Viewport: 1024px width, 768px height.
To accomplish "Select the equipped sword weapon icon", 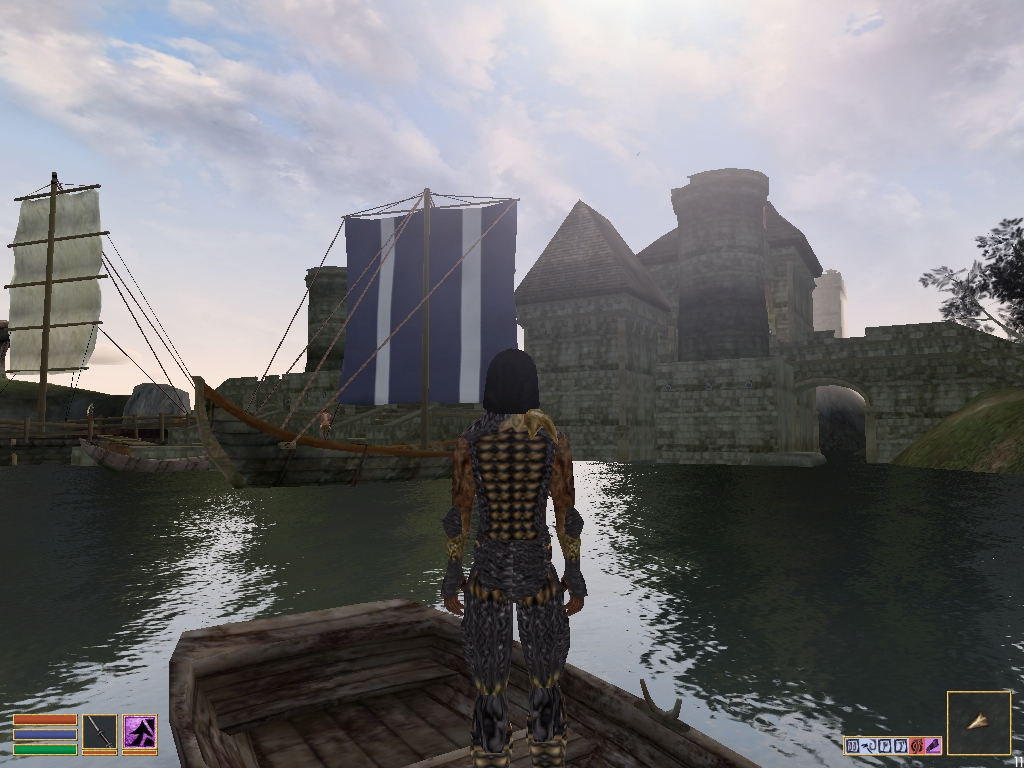I will pyautogui.click(x=99, y=733).
